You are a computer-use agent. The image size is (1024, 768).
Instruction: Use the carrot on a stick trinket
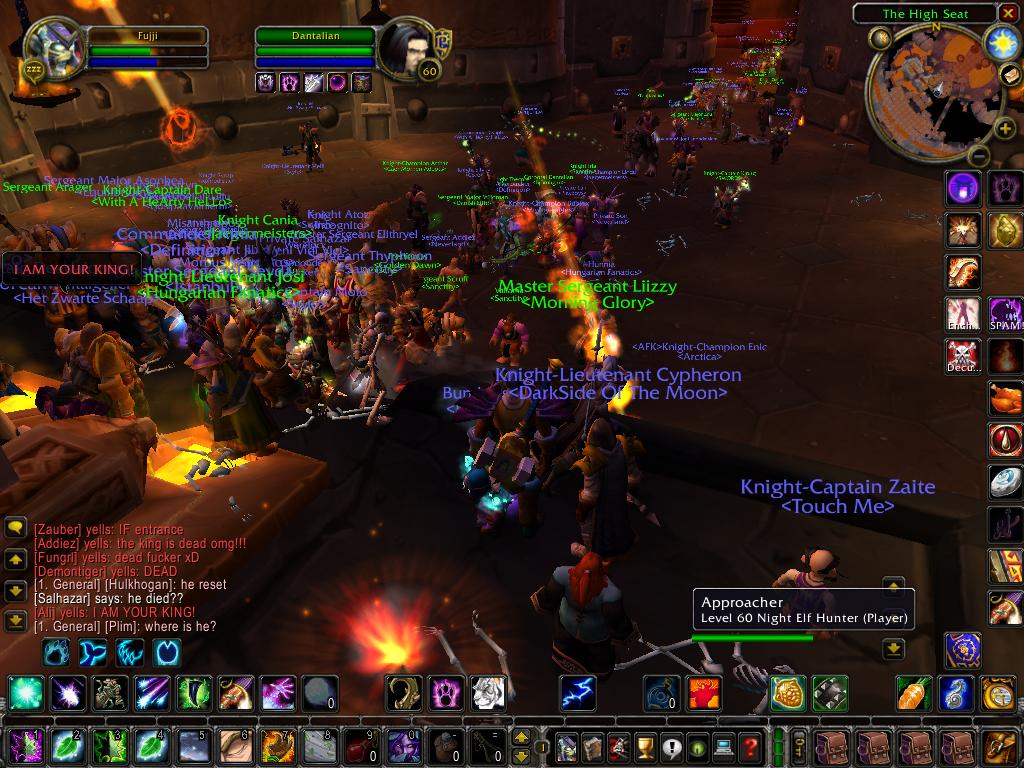(914, 692)
